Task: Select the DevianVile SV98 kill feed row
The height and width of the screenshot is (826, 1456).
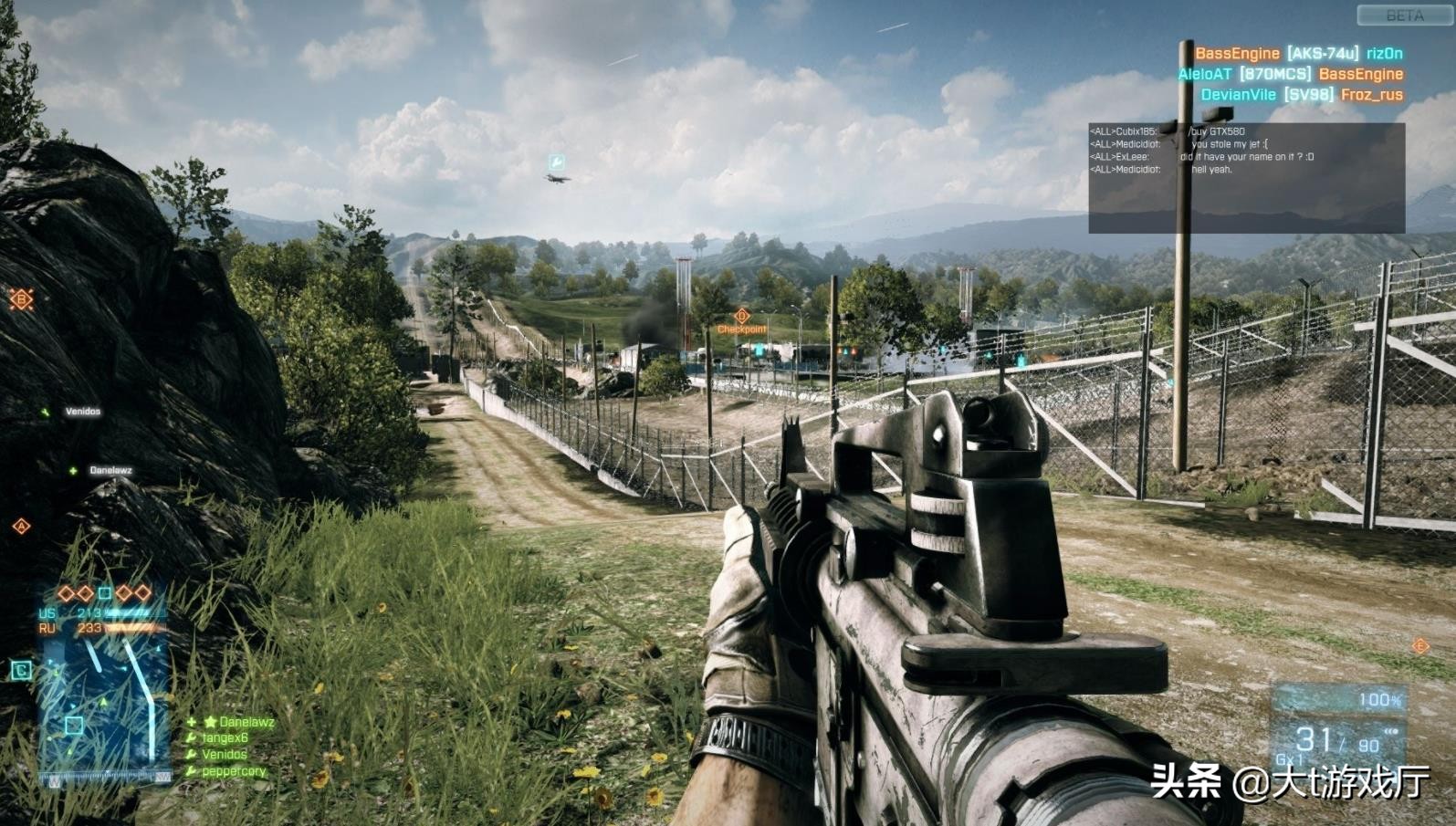Action: [x=1301, y=94]
